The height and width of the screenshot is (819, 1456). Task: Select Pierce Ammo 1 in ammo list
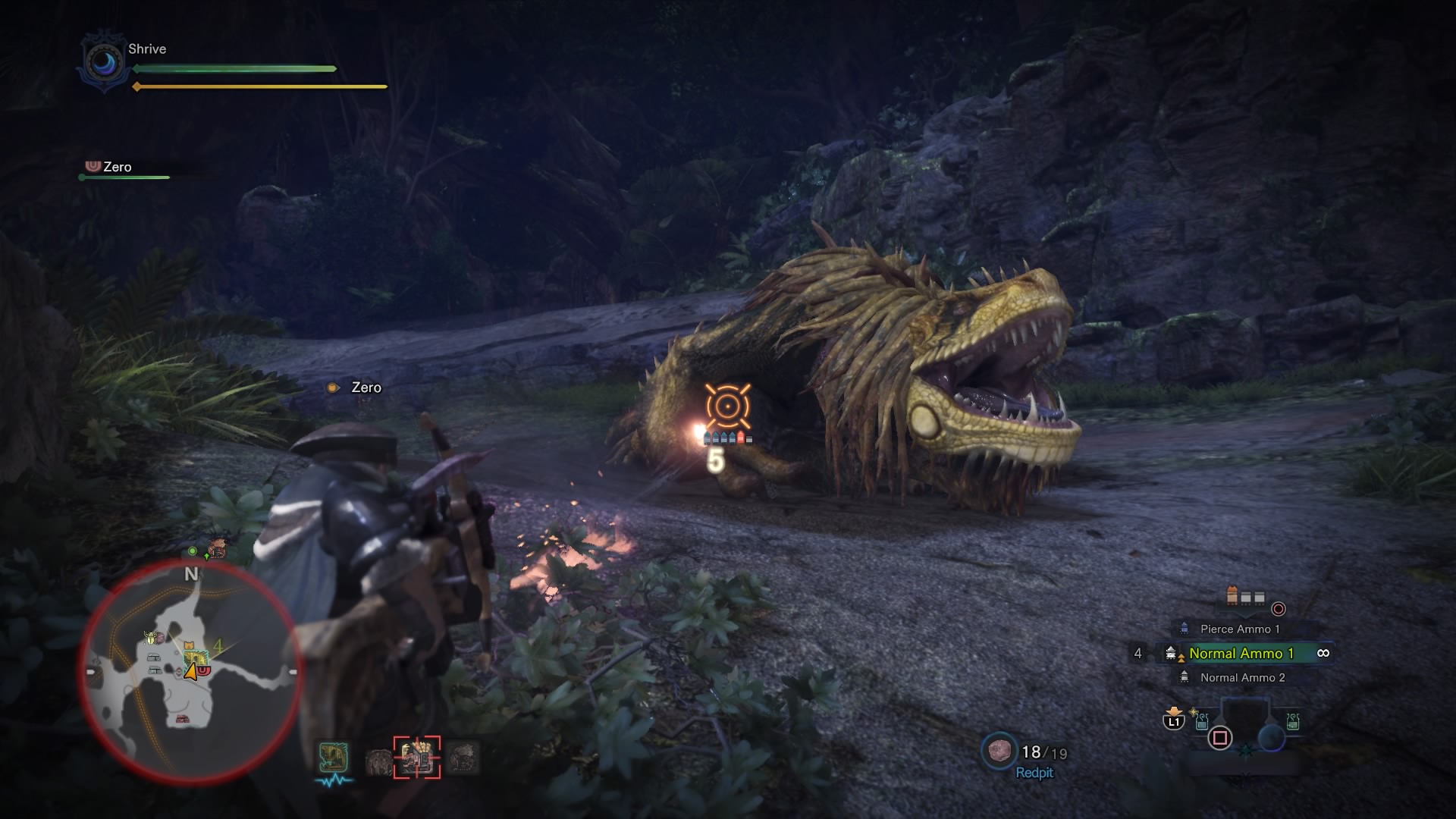[1239, 629]
